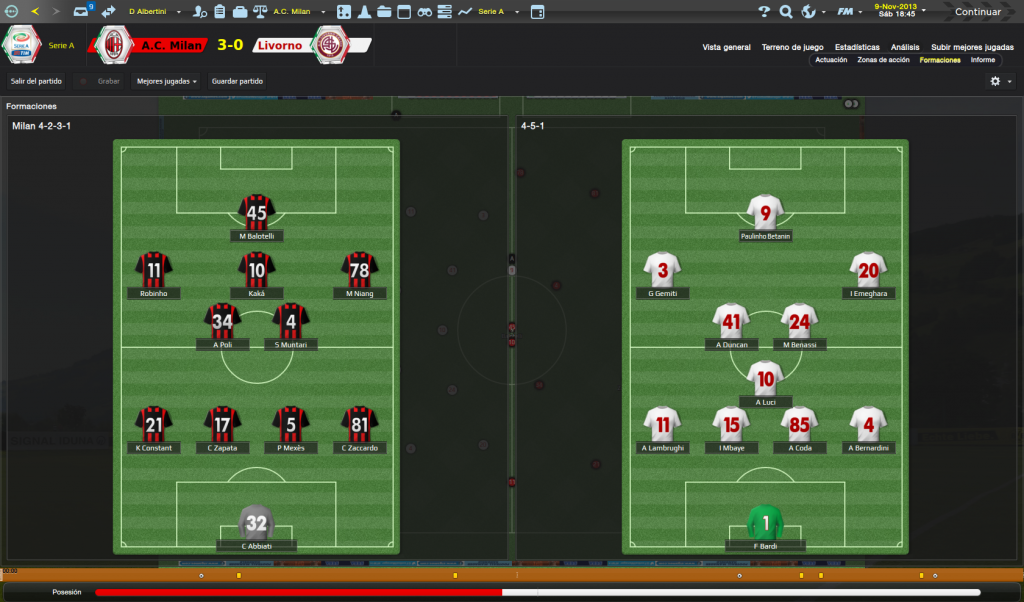Exit via Salir del partido
Image resolution: width=1024 pixels, height=602 pixels.
click(x=36, y=81)
